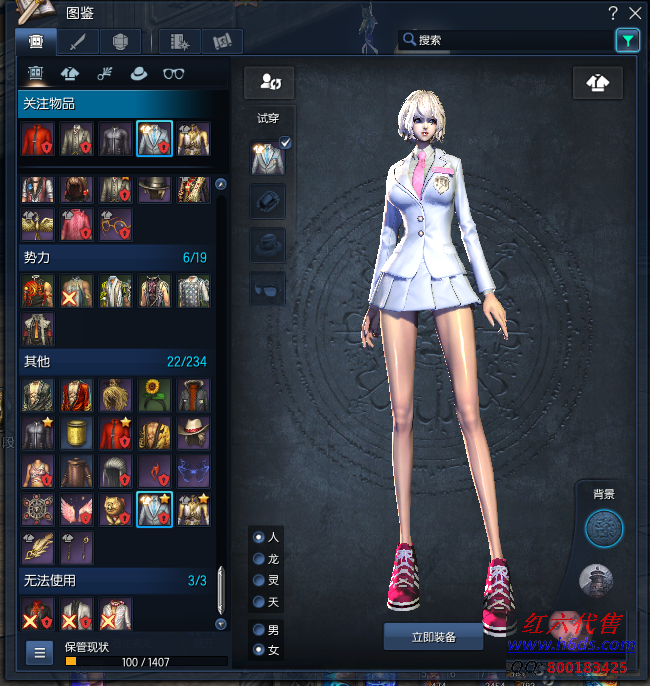650x686 pixels.
Task: Select the glasses category filter
Action: click(174, 73)
